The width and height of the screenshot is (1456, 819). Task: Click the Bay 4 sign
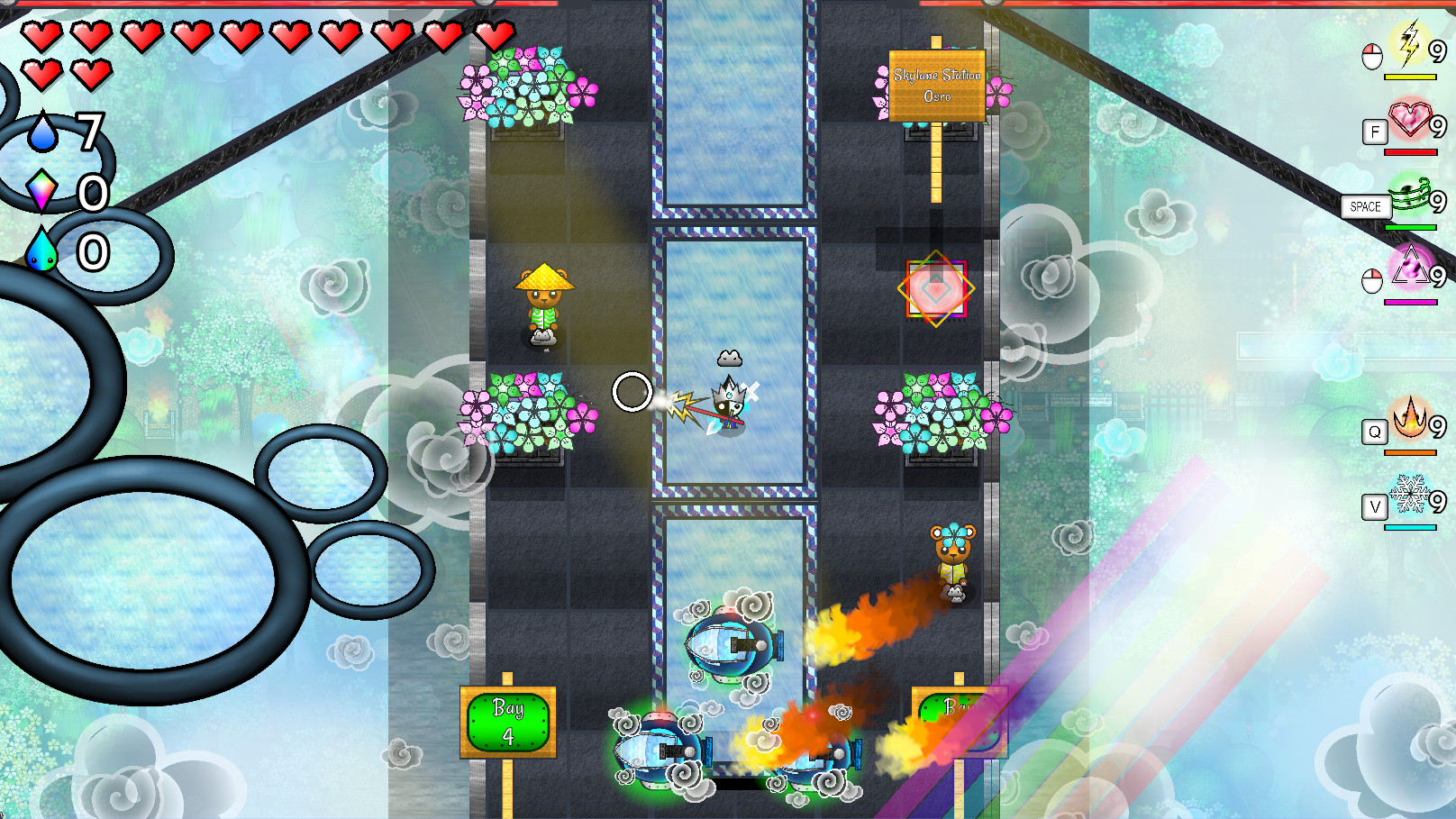[507, 721]
